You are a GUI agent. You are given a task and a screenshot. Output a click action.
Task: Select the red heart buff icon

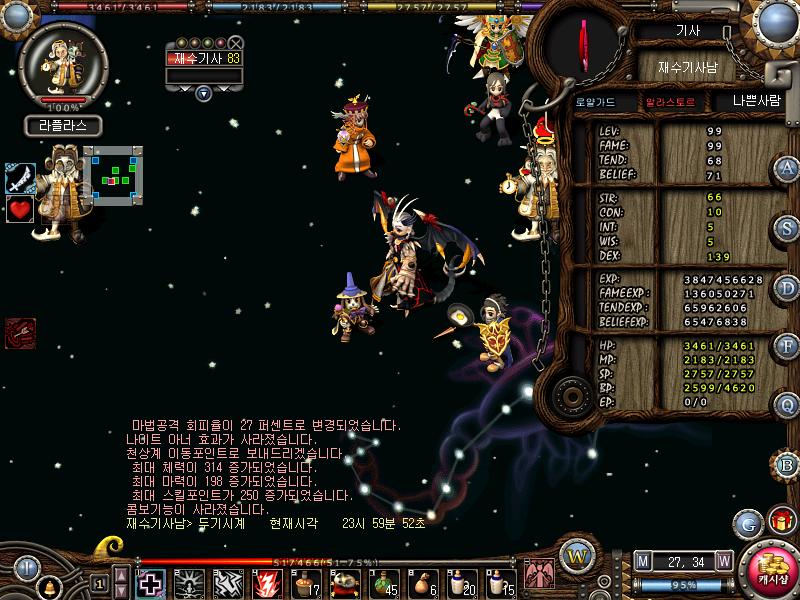21,209
